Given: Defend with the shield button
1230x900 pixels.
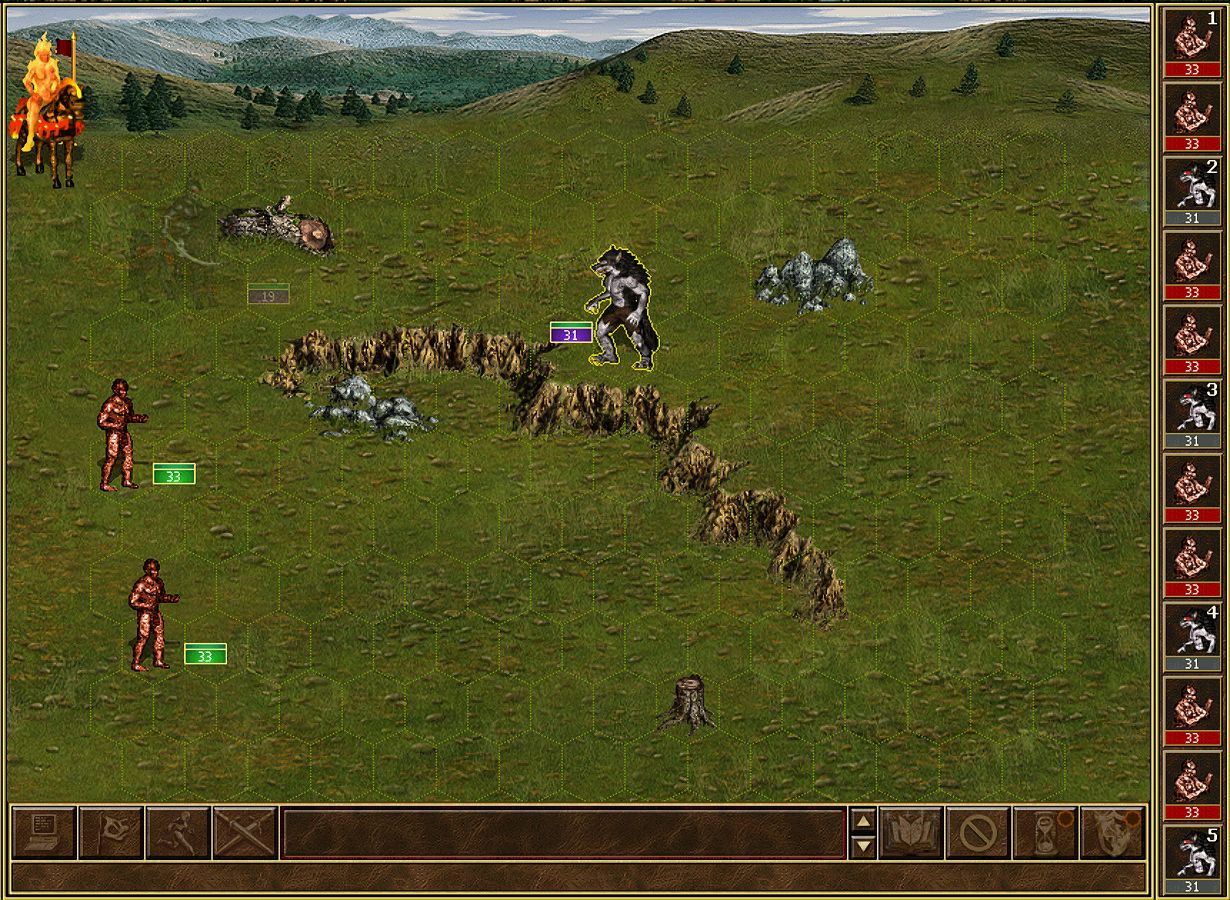Looking at the screenshot, I should click(x=1112, y=832).
